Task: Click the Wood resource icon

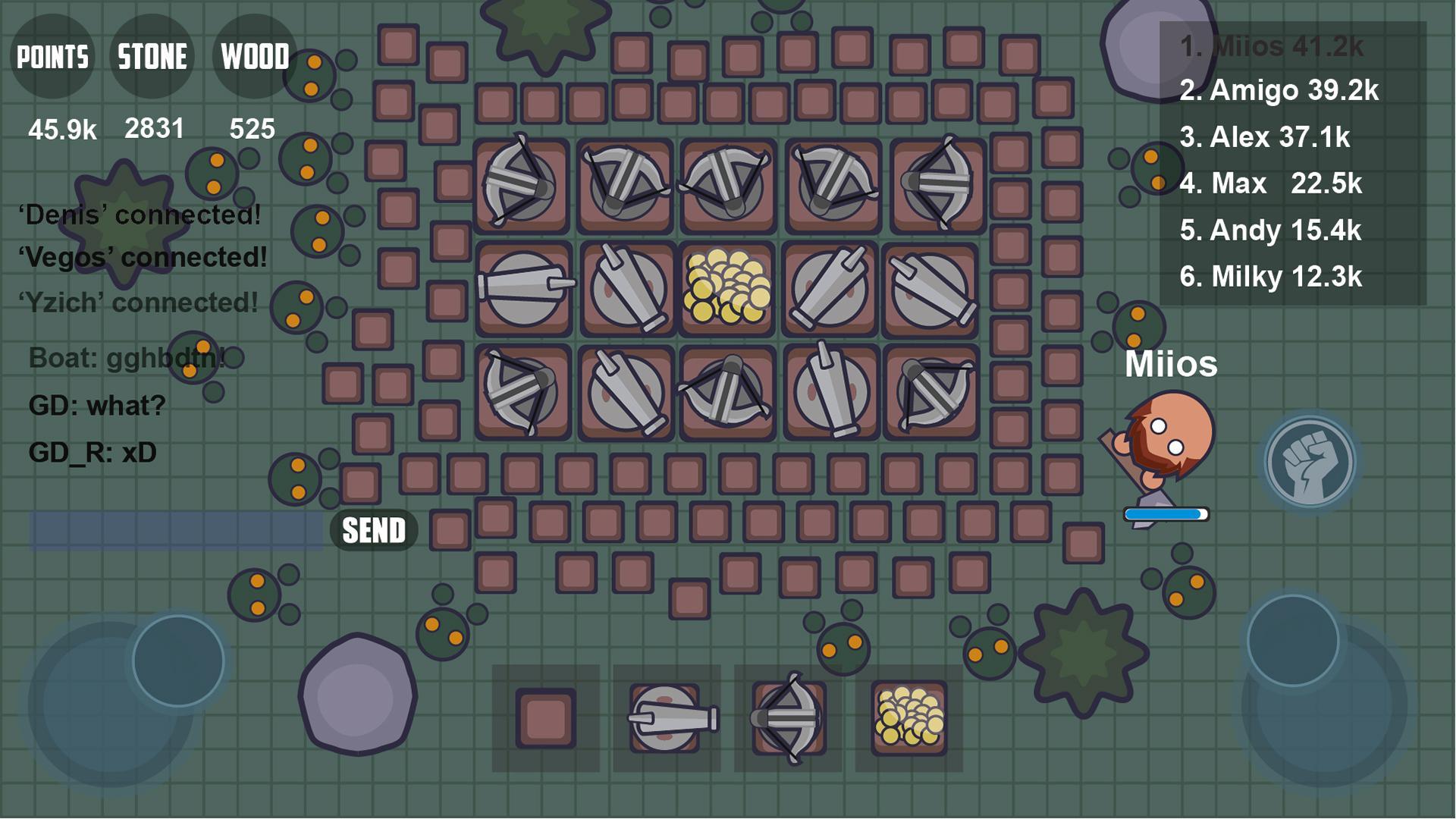Action: point(253,57)
